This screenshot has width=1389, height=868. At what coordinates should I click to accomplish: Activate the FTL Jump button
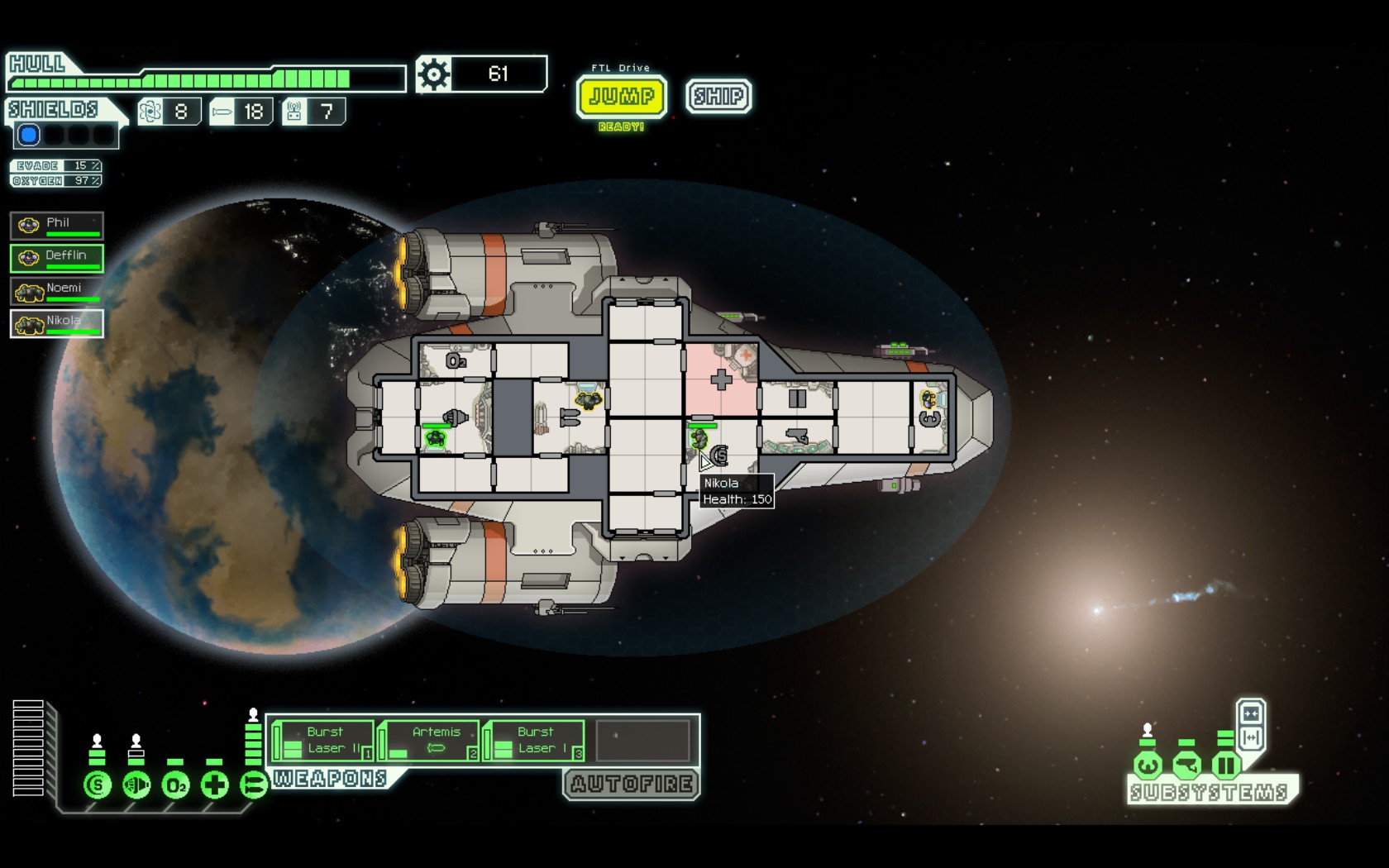pos(622,97)
